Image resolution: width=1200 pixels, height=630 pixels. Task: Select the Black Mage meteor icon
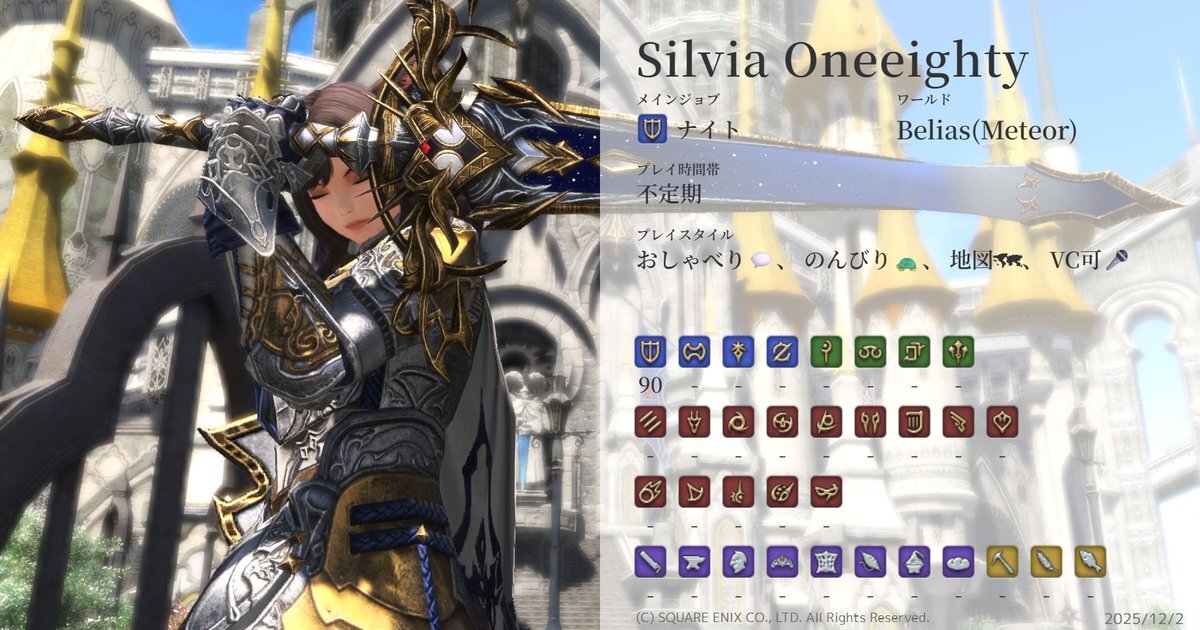650,491
